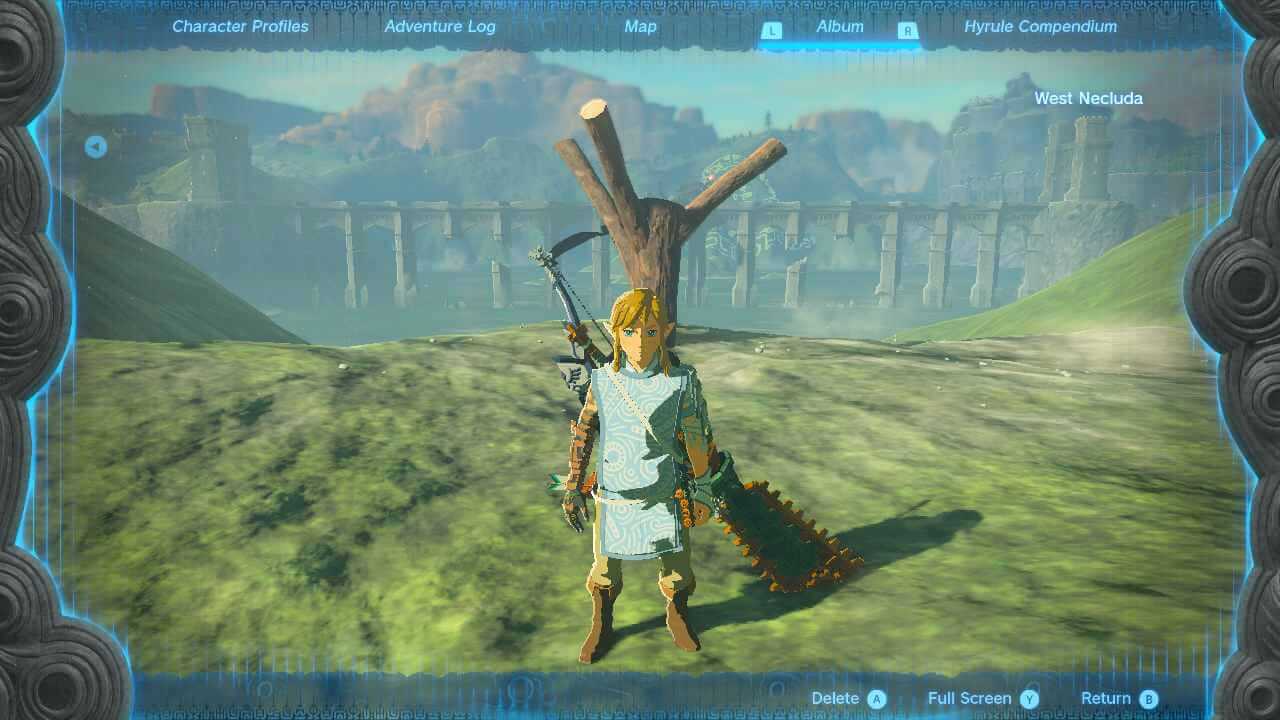Click the L shoulder button icon
Viewport: 1280px width, 720px height.
[772, 28]
